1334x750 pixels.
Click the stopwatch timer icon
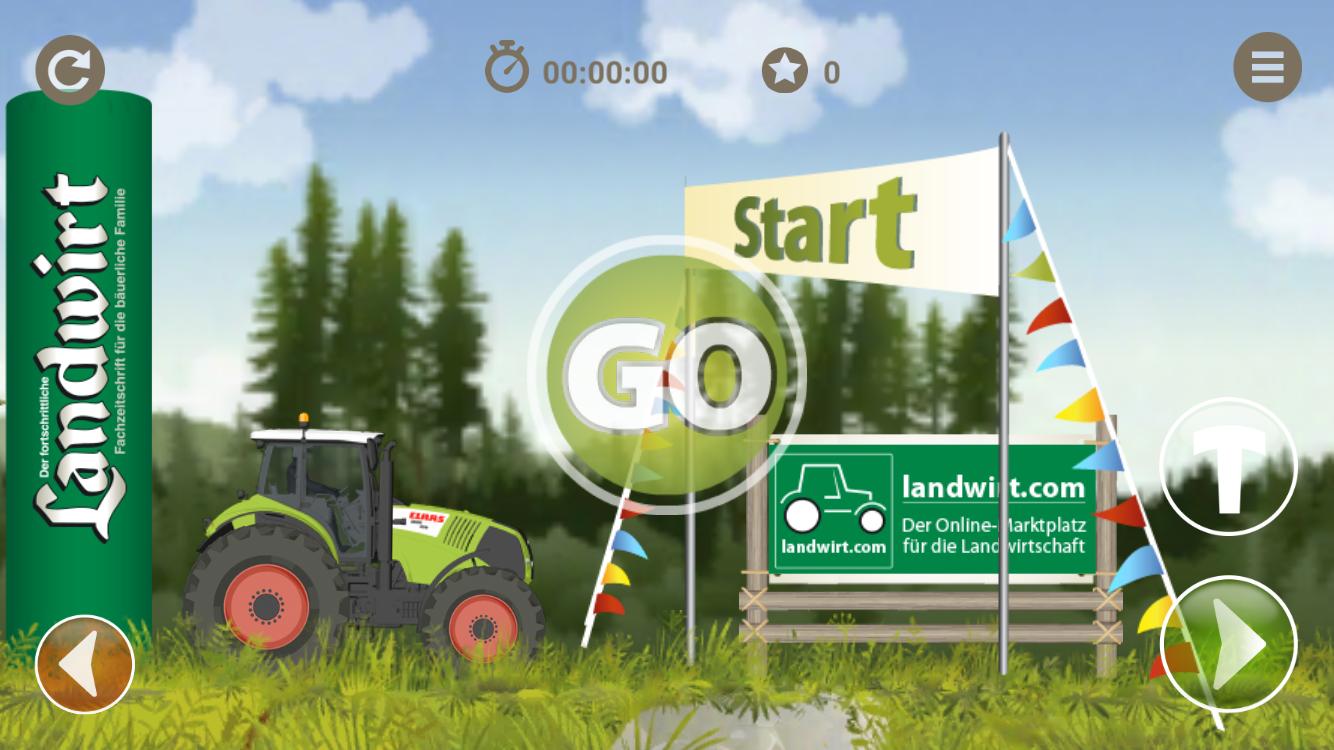508,68
